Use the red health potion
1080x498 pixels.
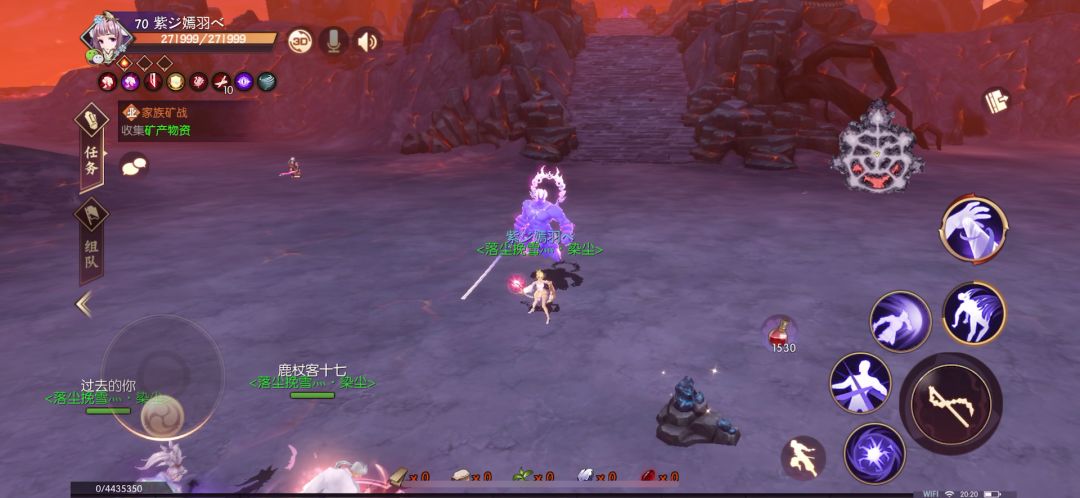pos(781,331)
